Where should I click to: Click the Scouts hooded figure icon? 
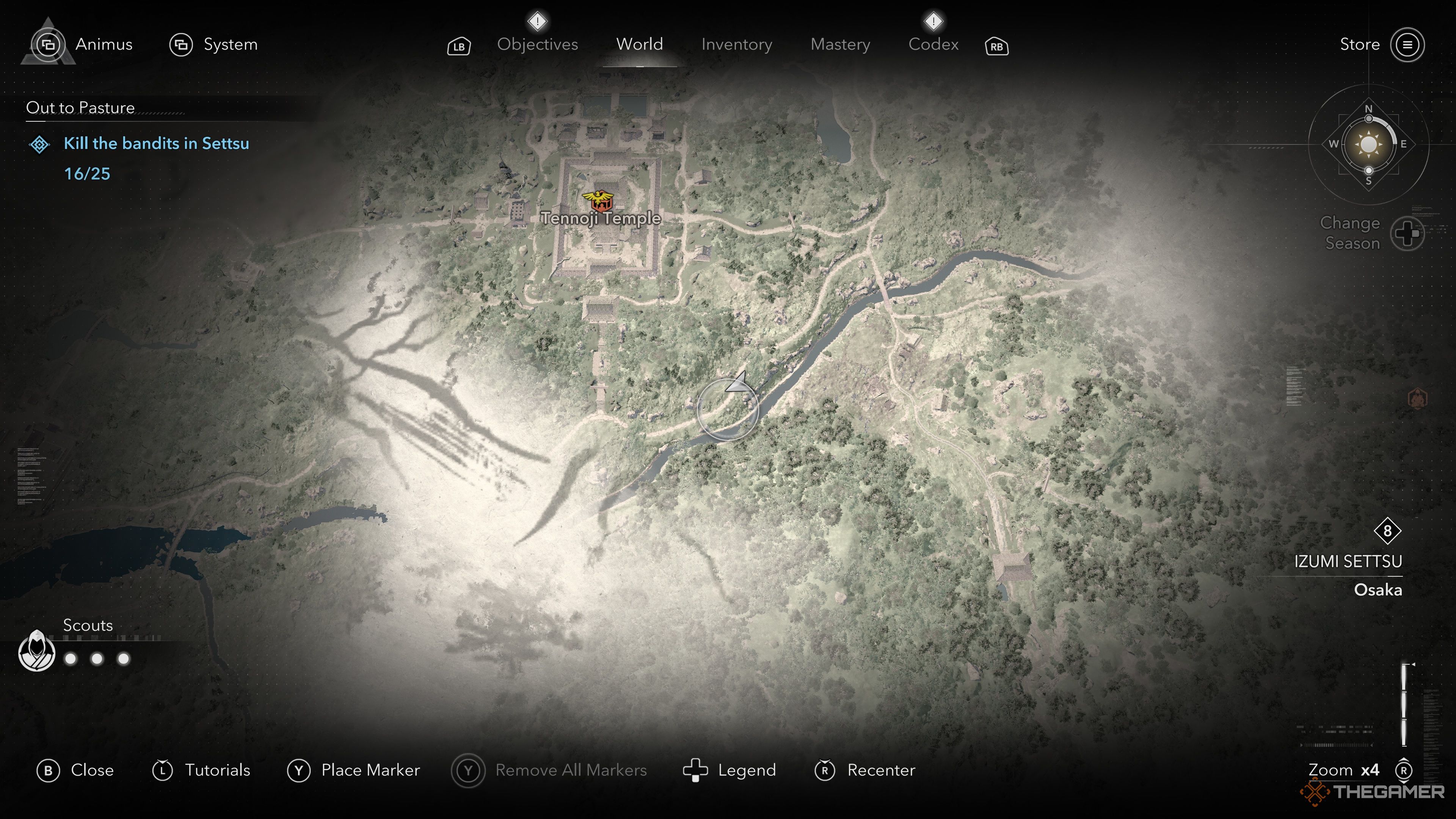click(x=36, y=651)
